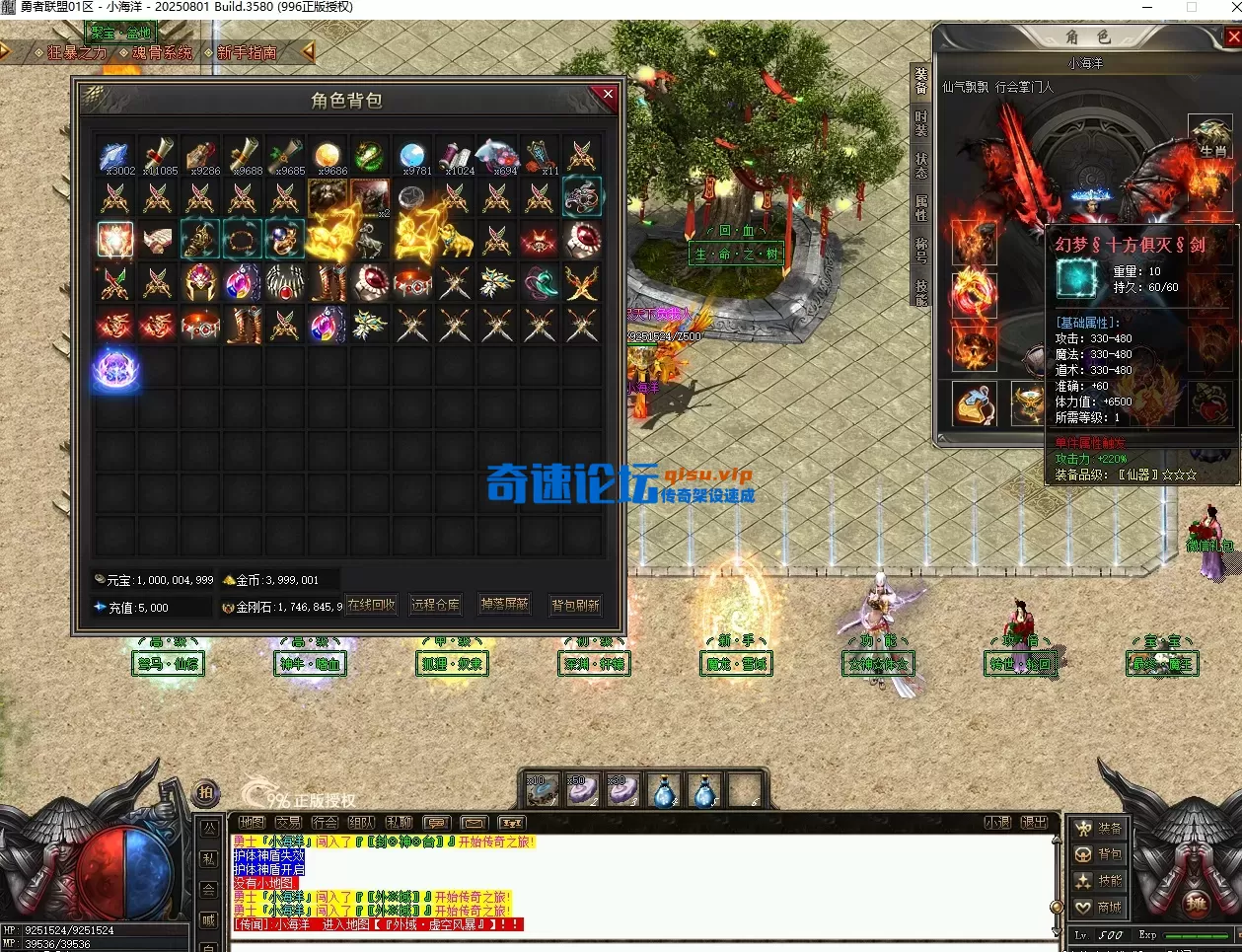Open the 新手指南 beginner guide
Image resolution: width=1242 pixels, height=952 pixels.
coord(247,52)
